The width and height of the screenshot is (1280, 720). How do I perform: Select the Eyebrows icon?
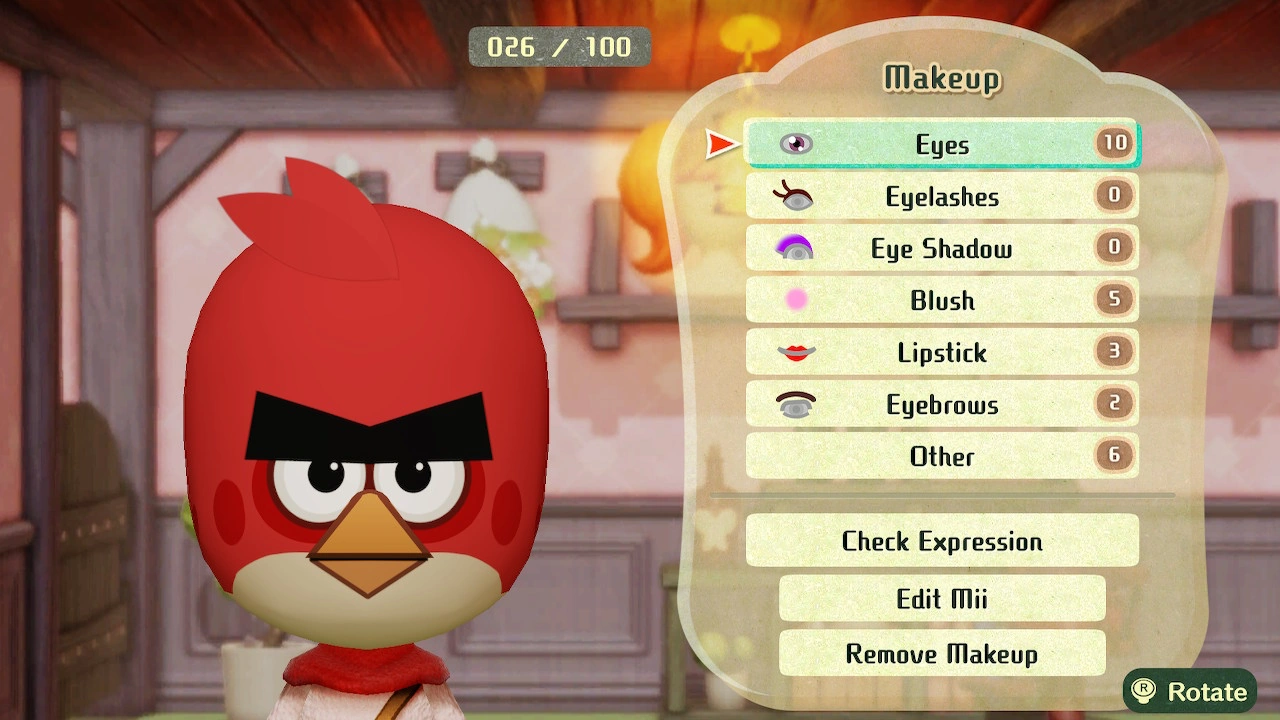(x=793, y=404)
